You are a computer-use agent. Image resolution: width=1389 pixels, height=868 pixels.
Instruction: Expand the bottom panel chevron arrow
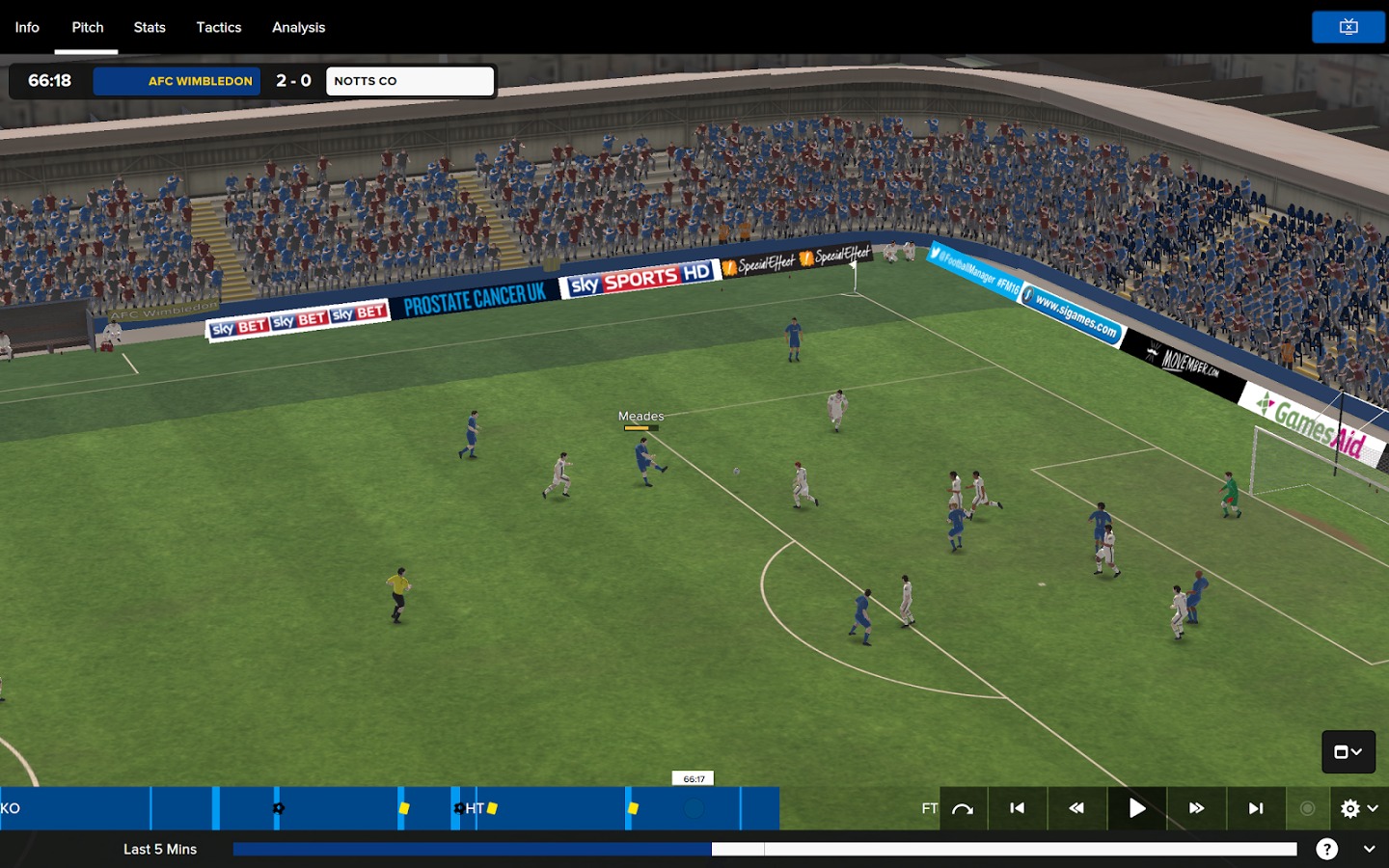coord(1369,849)
